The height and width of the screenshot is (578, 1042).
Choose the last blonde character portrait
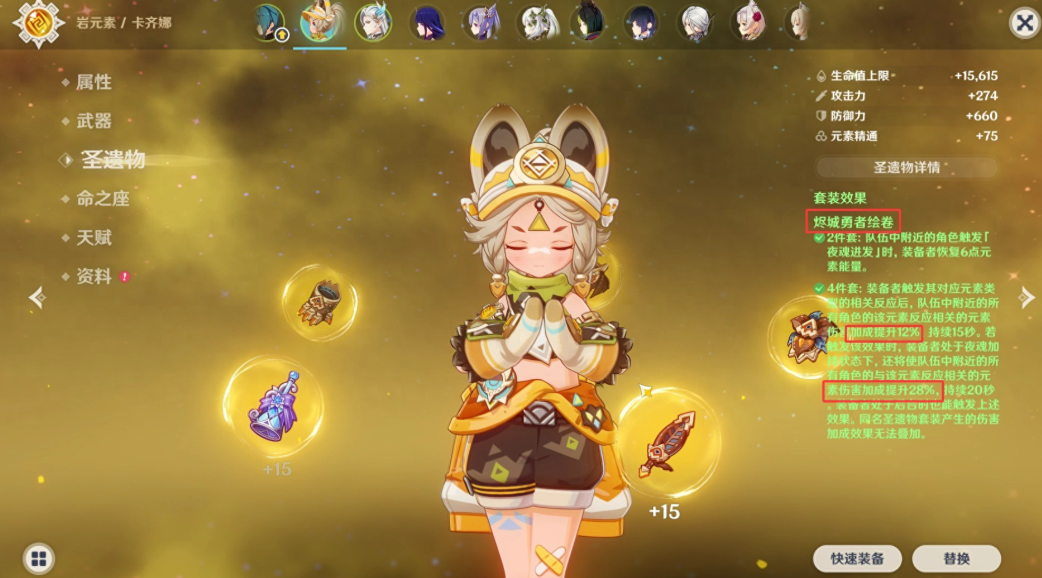tap(797, 23)
